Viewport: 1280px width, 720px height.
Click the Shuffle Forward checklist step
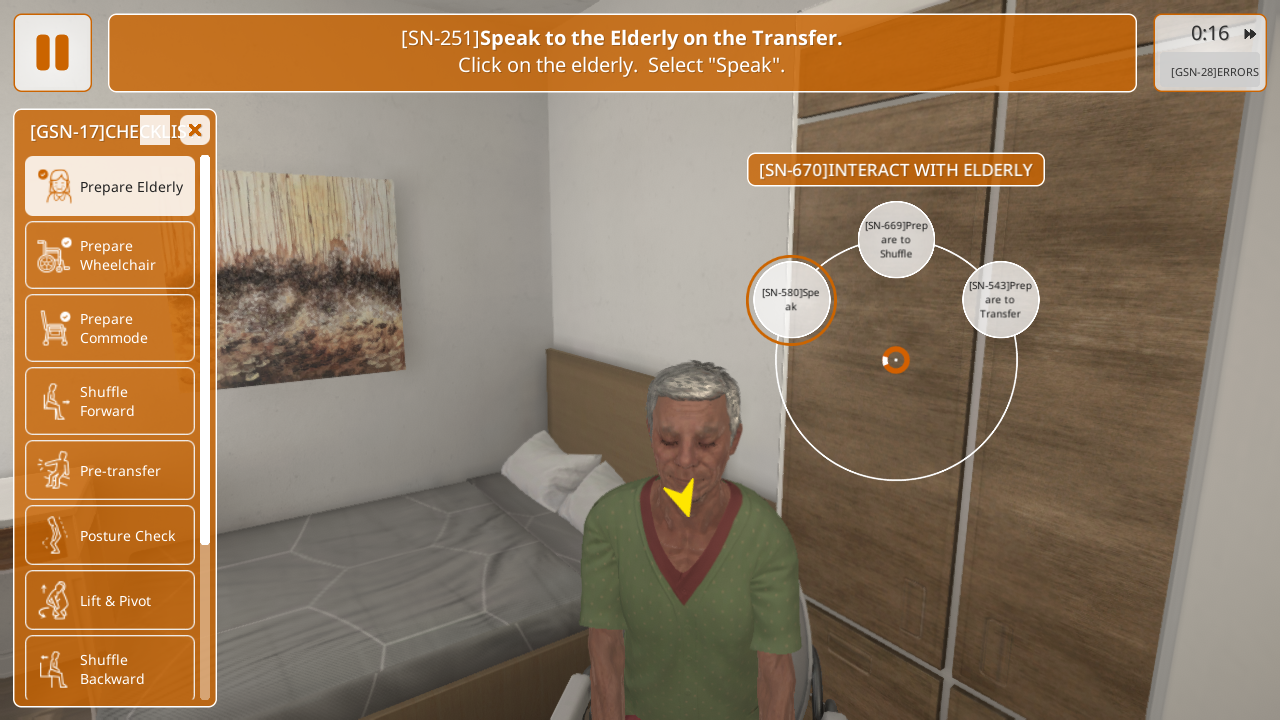(x=110, y=401)
